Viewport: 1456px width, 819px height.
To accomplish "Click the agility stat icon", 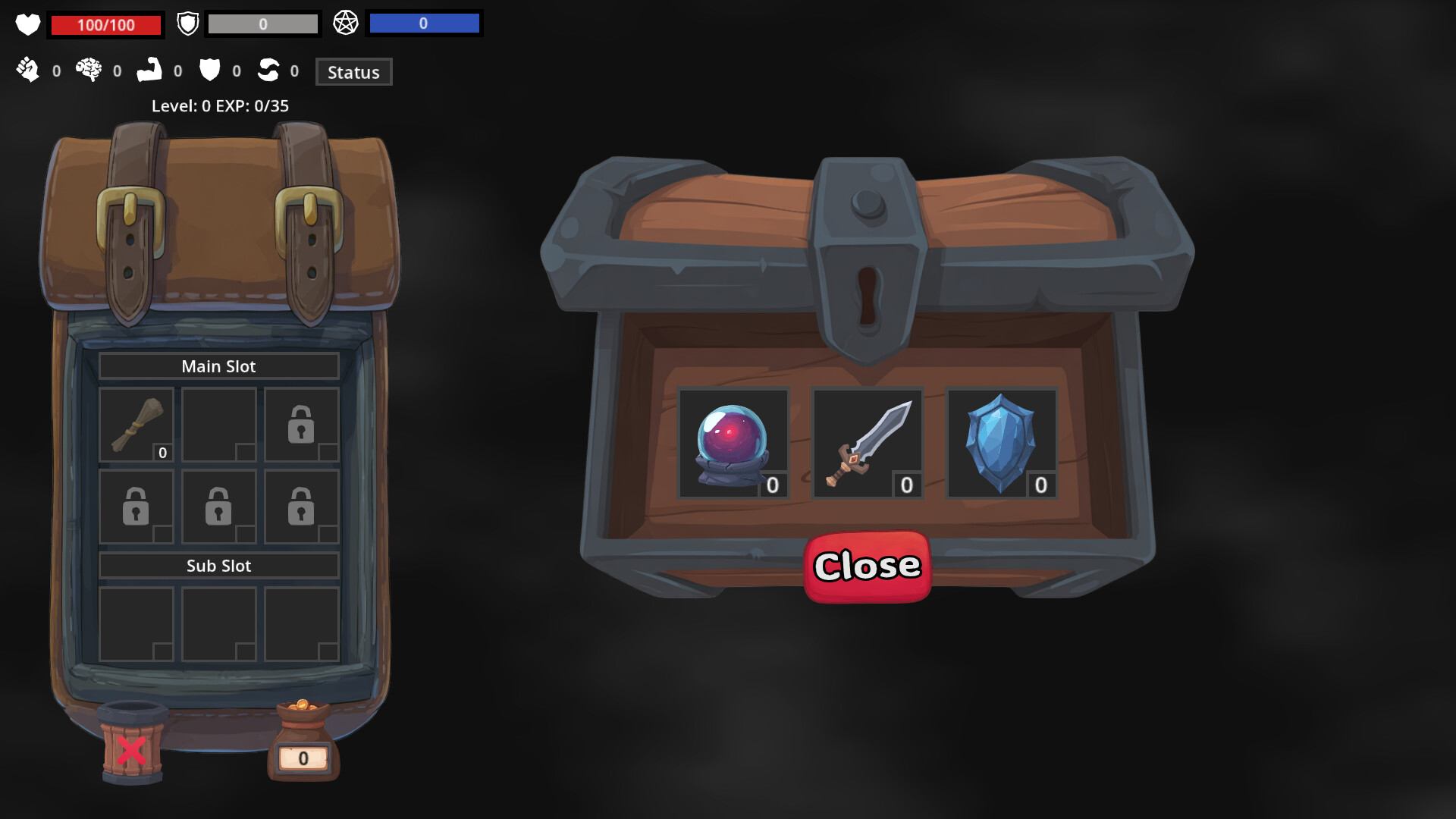I will coord(269,71).
